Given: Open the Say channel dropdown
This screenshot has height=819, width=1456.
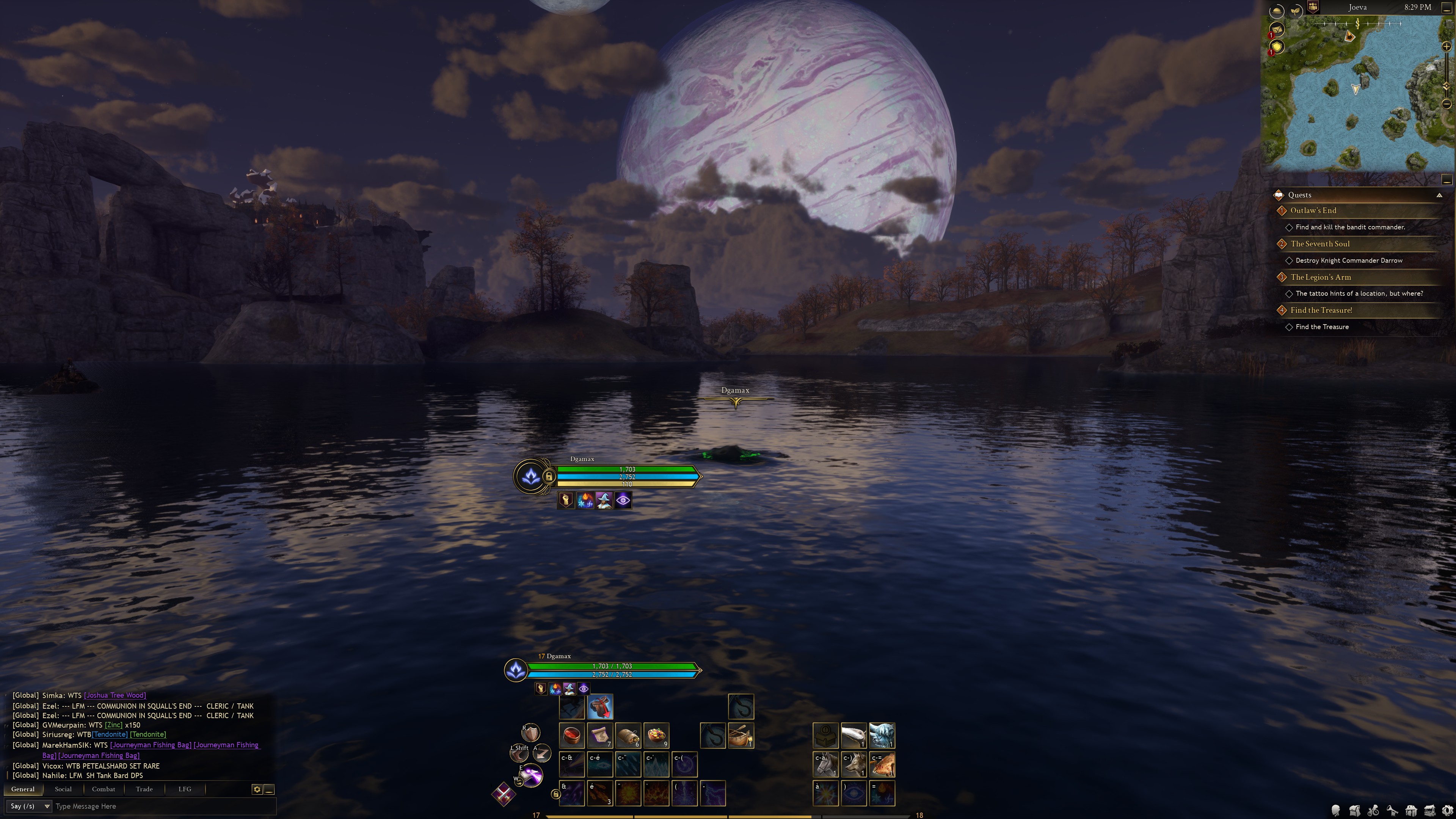Looking at the screenshot, I should click(30, 806).
